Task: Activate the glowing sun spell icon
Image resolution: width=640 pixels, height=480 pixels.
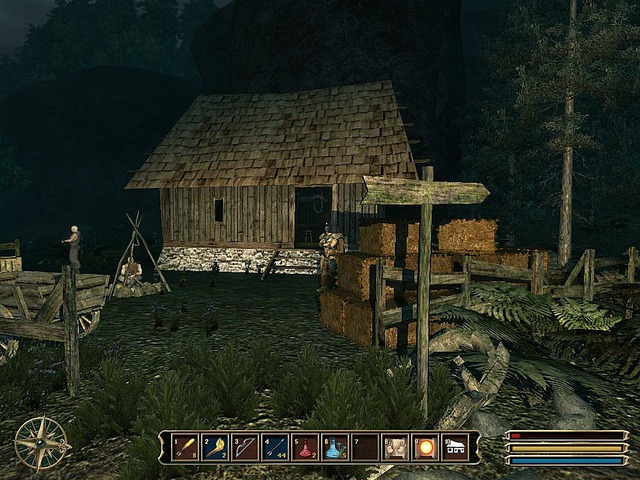Action: tap(426, 447)
